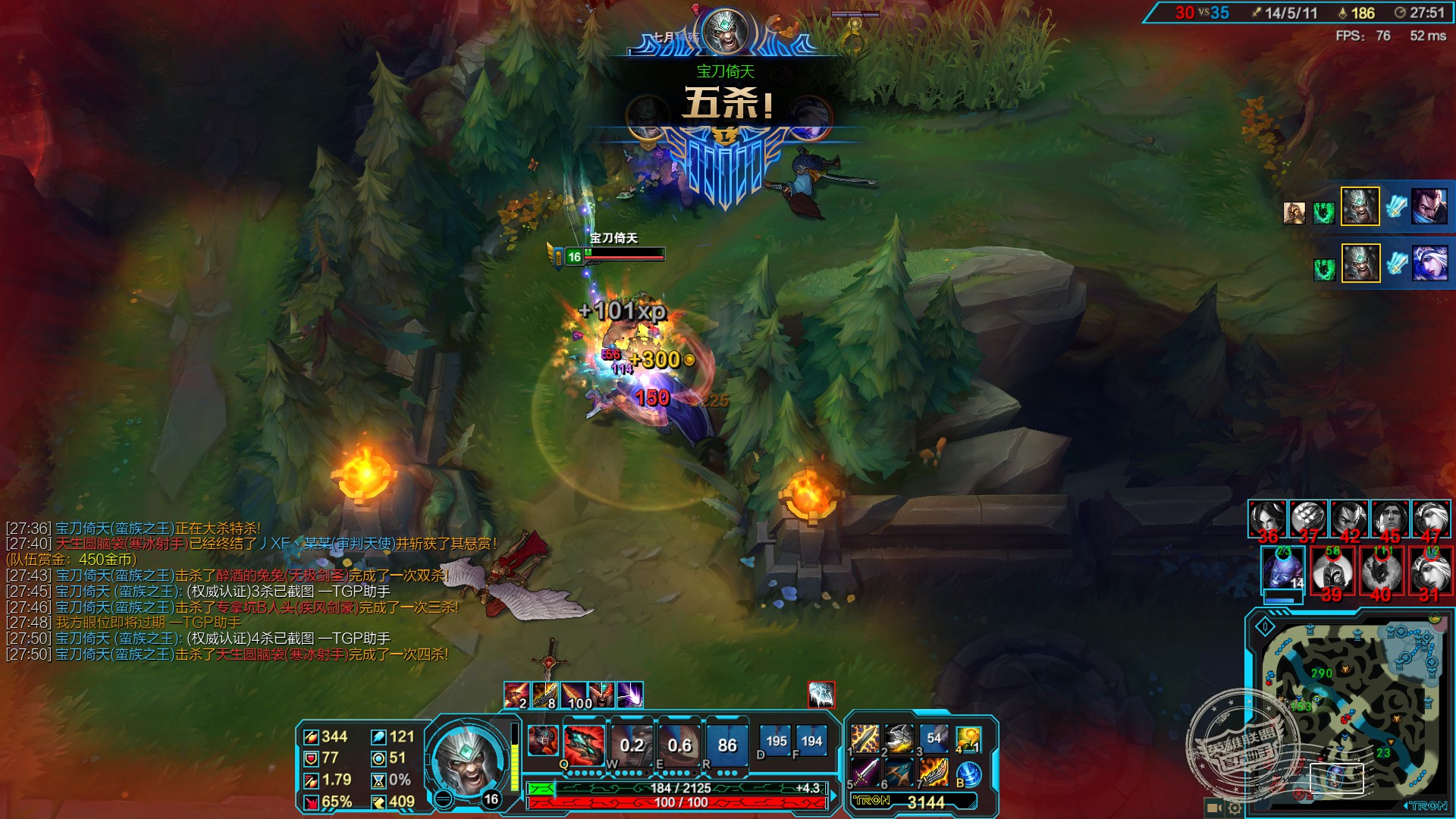Select the axe item in slot 2

[x=900, y=738]
